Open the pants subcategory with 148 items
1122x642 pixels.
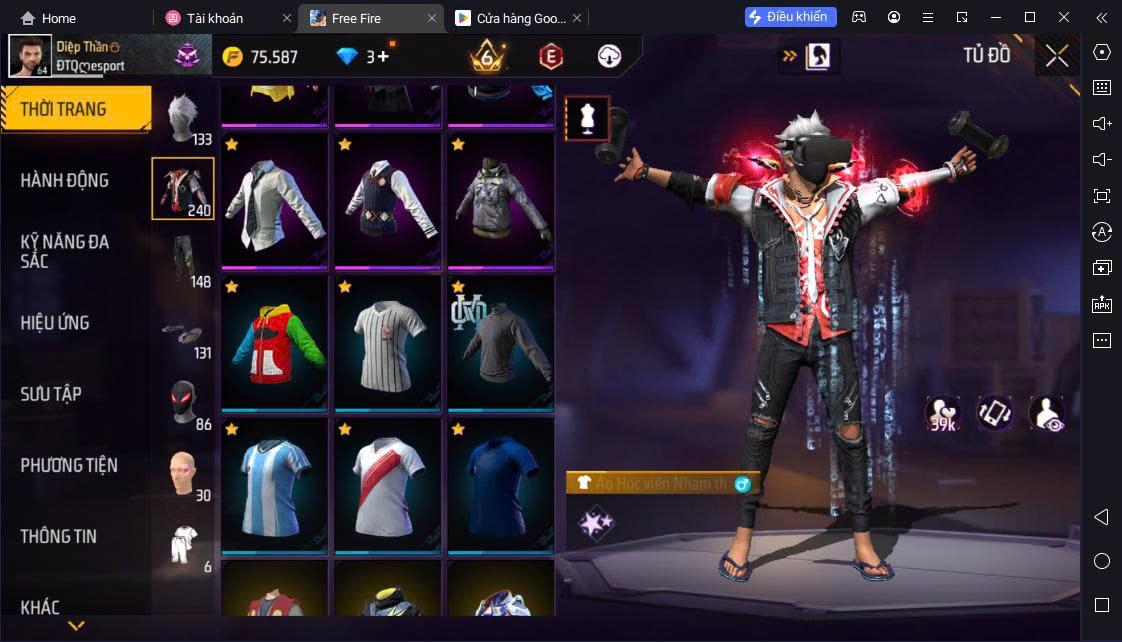pos(183,260)
